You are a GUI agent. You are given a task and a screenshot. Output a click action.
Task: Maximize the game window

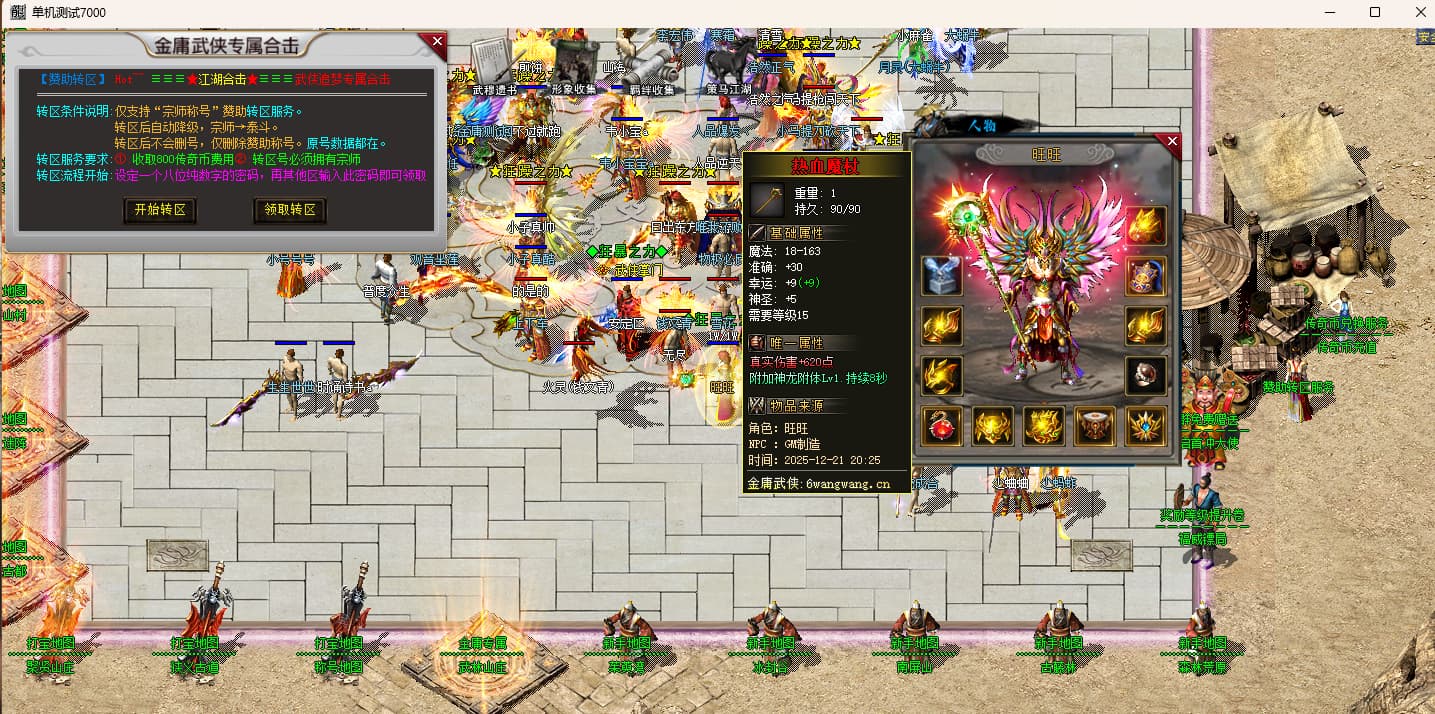click(x=1375, y=12)
